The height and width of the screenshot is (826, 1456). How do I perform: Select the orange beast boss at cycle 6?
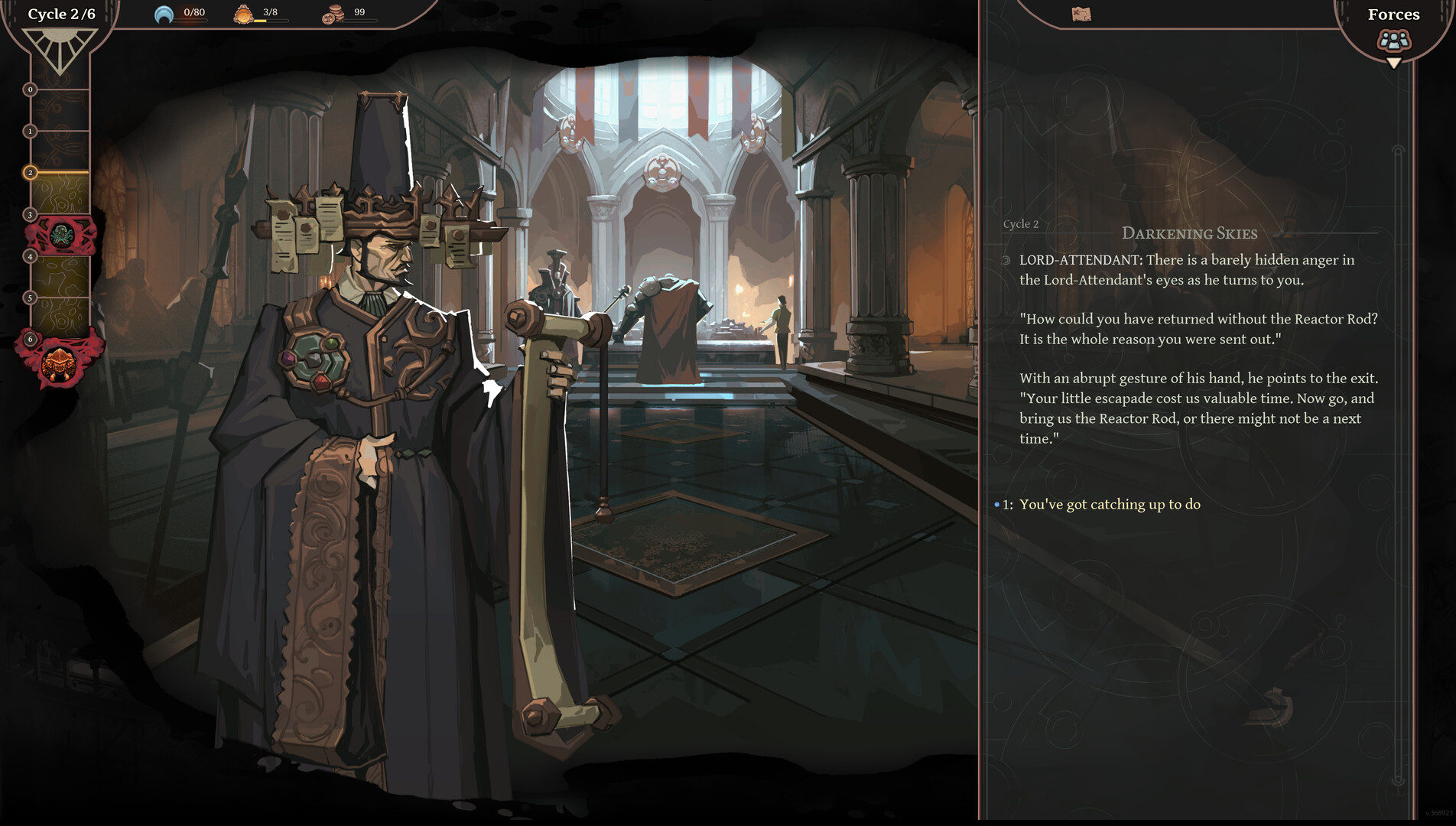(x=59, y=363)
